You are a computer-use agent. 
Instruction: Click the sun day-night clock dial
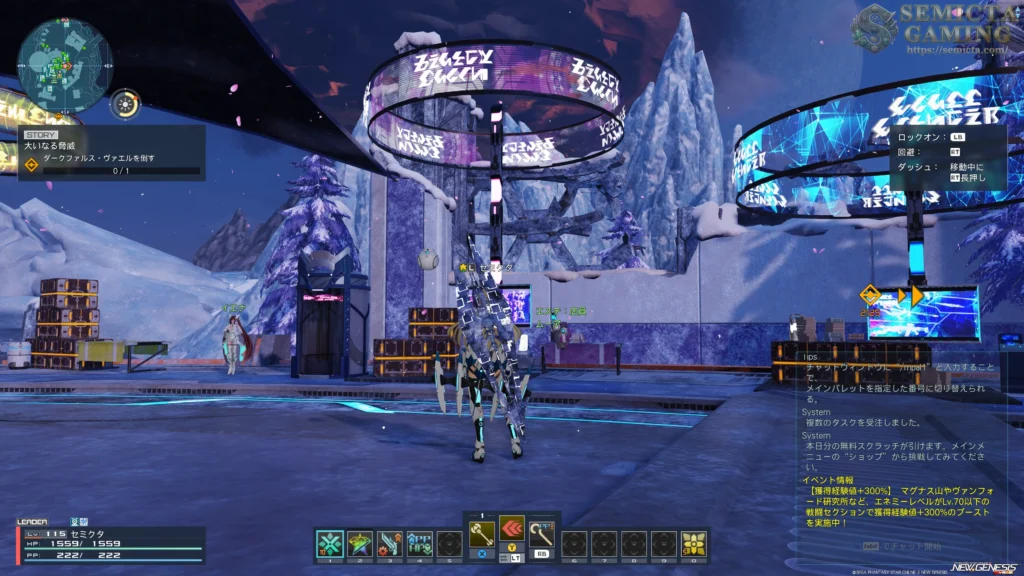point(125,102)
